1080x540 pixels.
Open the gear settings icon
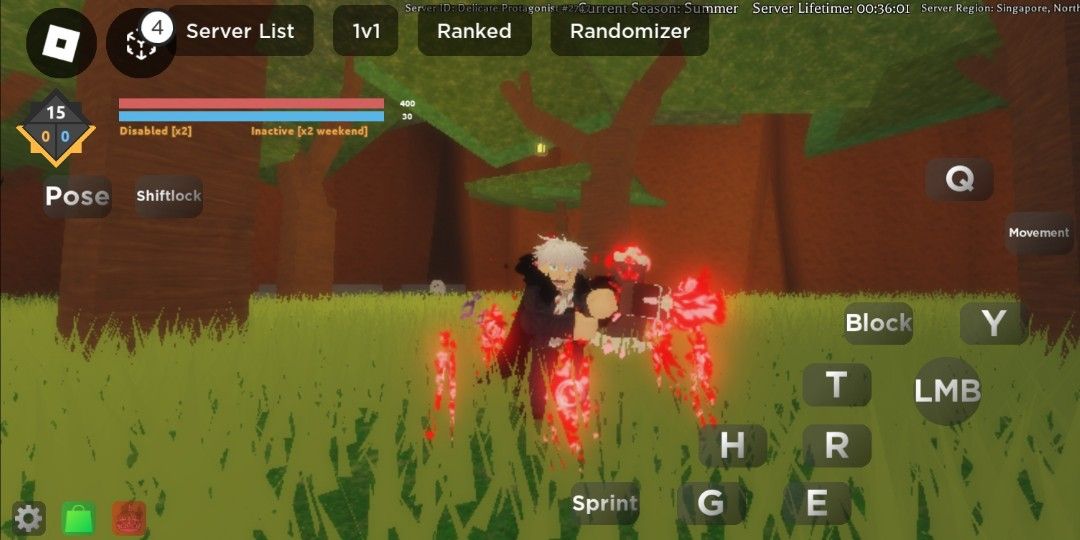(28, 518)
